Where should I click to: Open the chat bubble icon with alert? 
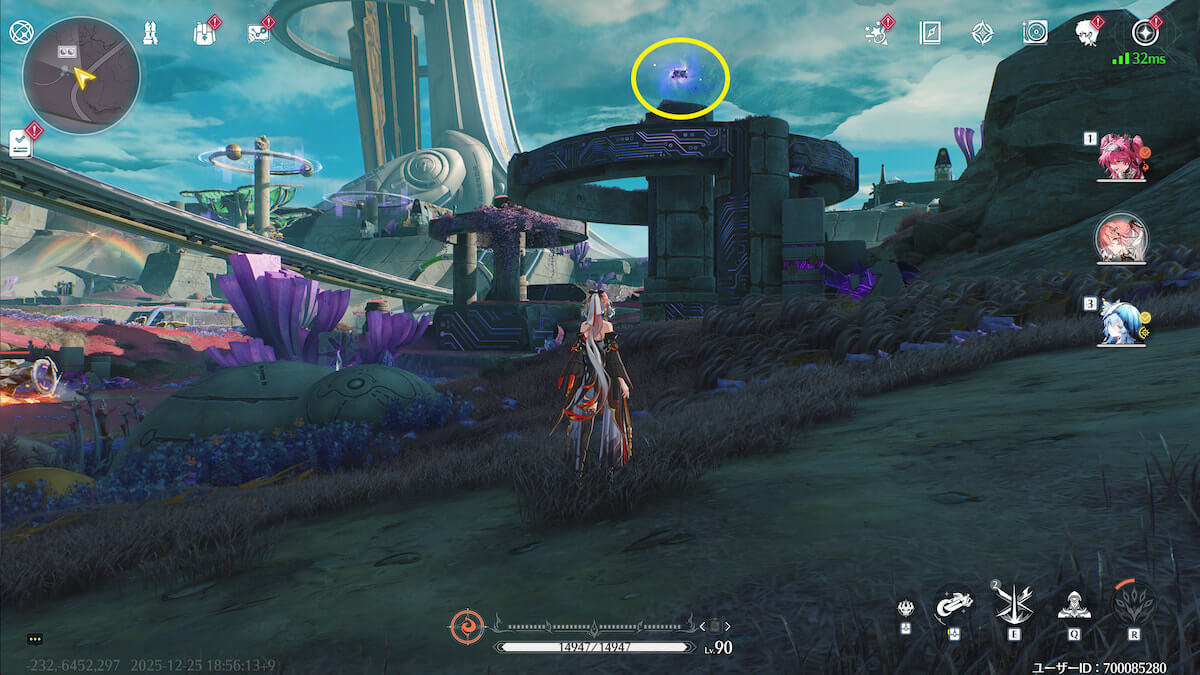[x=258, y=33]
